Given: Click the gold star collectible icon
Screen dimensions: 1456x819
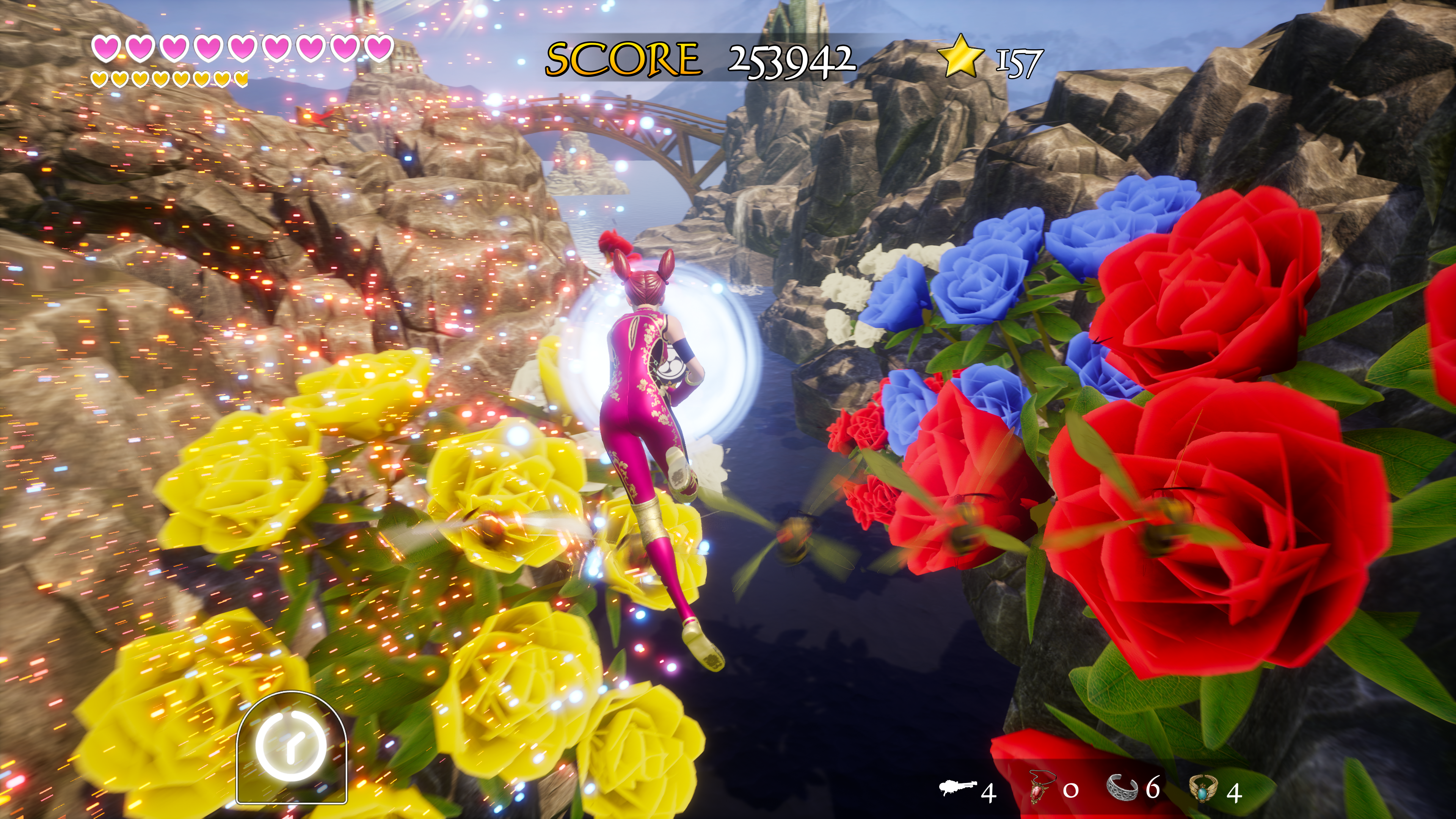Looking at the screenshot, I should click(x=960, y=56).
